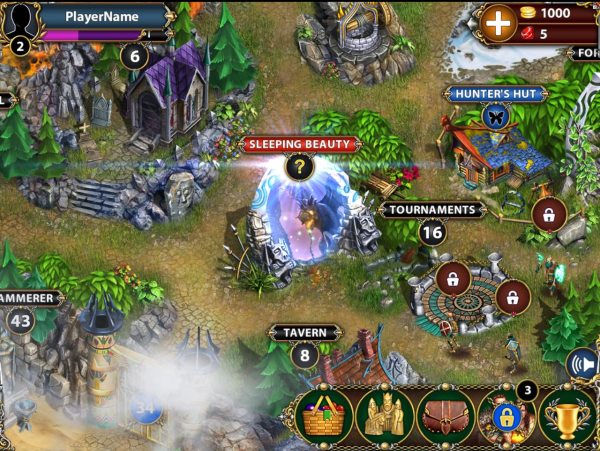Click the Sleeping Beauty question mark badge
The width and height of the screenshot is (600, 451).
pyautogui.click(x=299, y=167)
